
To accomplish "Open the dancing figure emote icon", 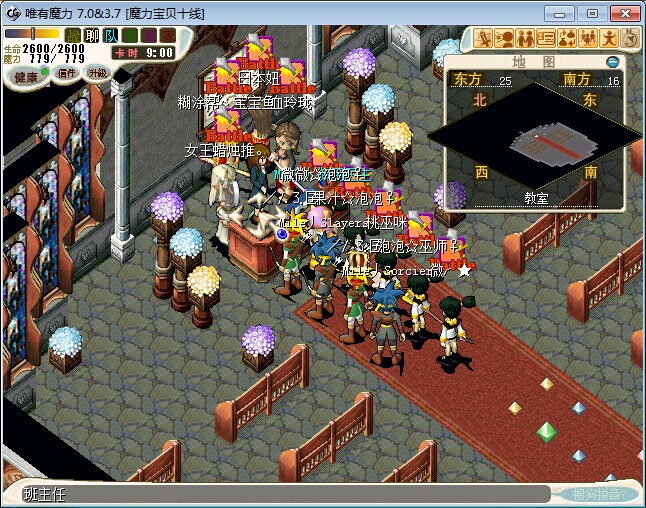I will (608, 39).
